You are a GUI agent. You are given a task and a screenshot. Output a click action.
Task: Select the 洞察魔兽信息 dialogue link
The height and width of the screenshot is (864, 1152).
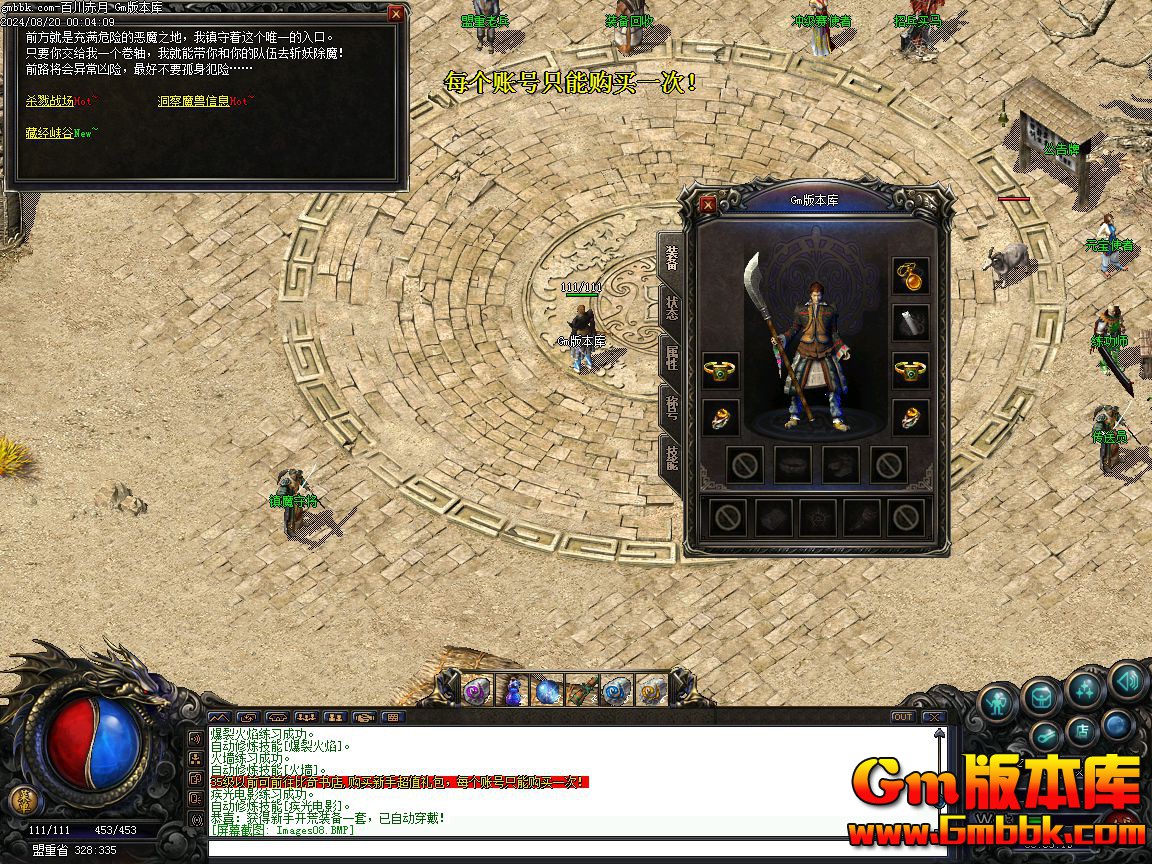193,101
